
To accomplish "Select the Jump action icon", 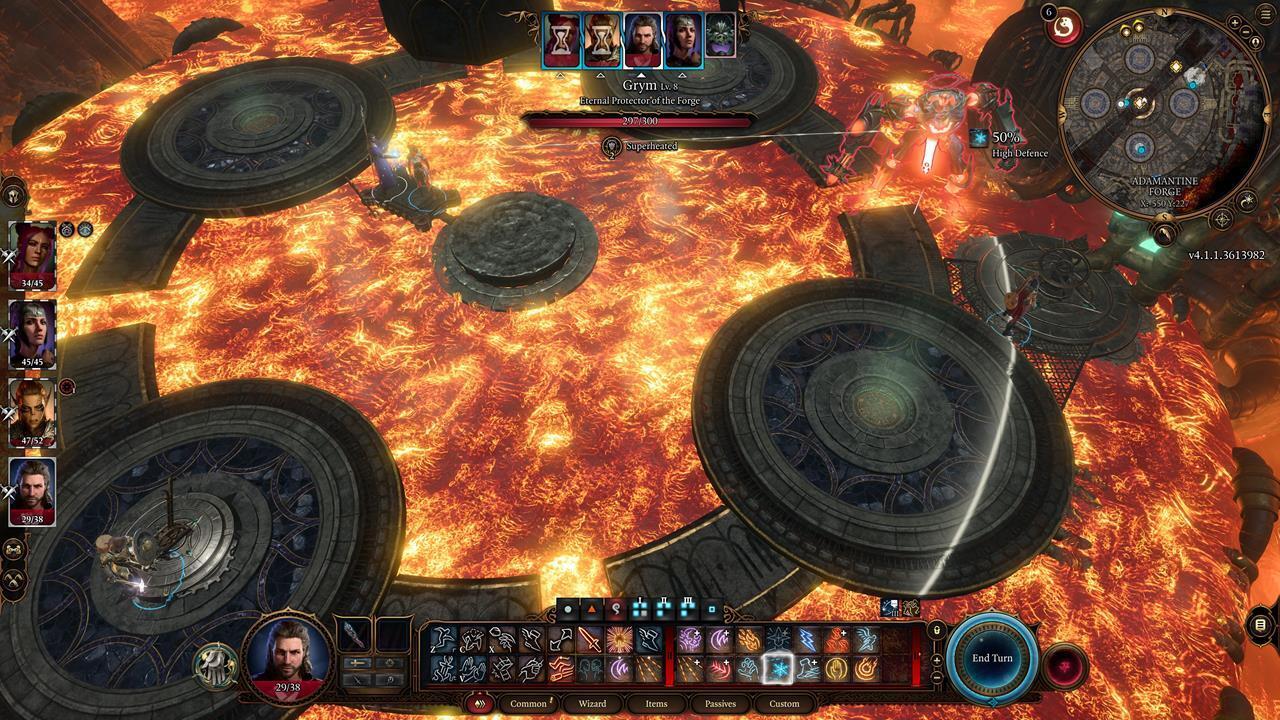I will tap(531, 639).
